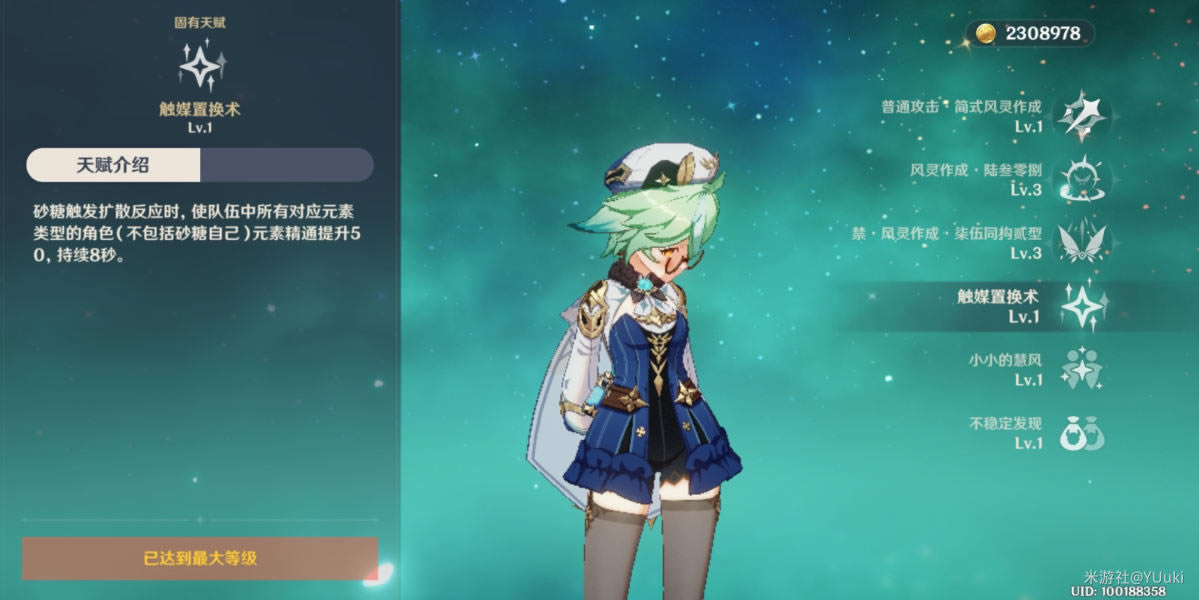This screenshot has width=1199, height=600.
Task: Click the 已达到最大等级 button
Action: click(x=200, y=558)
